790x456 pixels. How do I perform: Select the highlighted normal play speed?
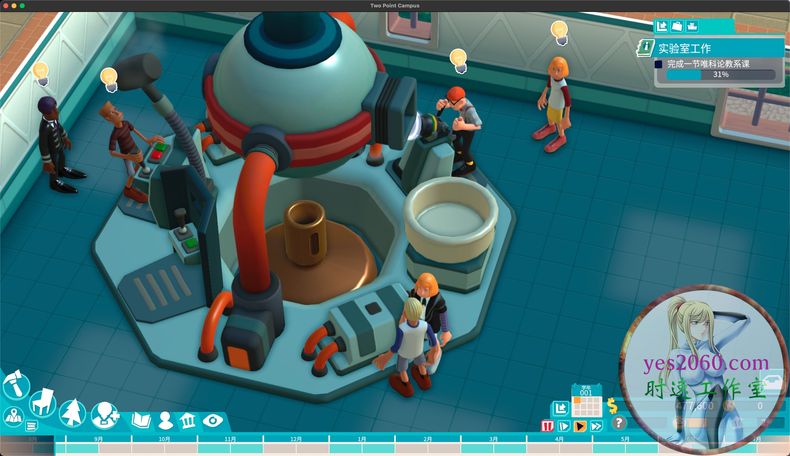[x=580, y=426]
